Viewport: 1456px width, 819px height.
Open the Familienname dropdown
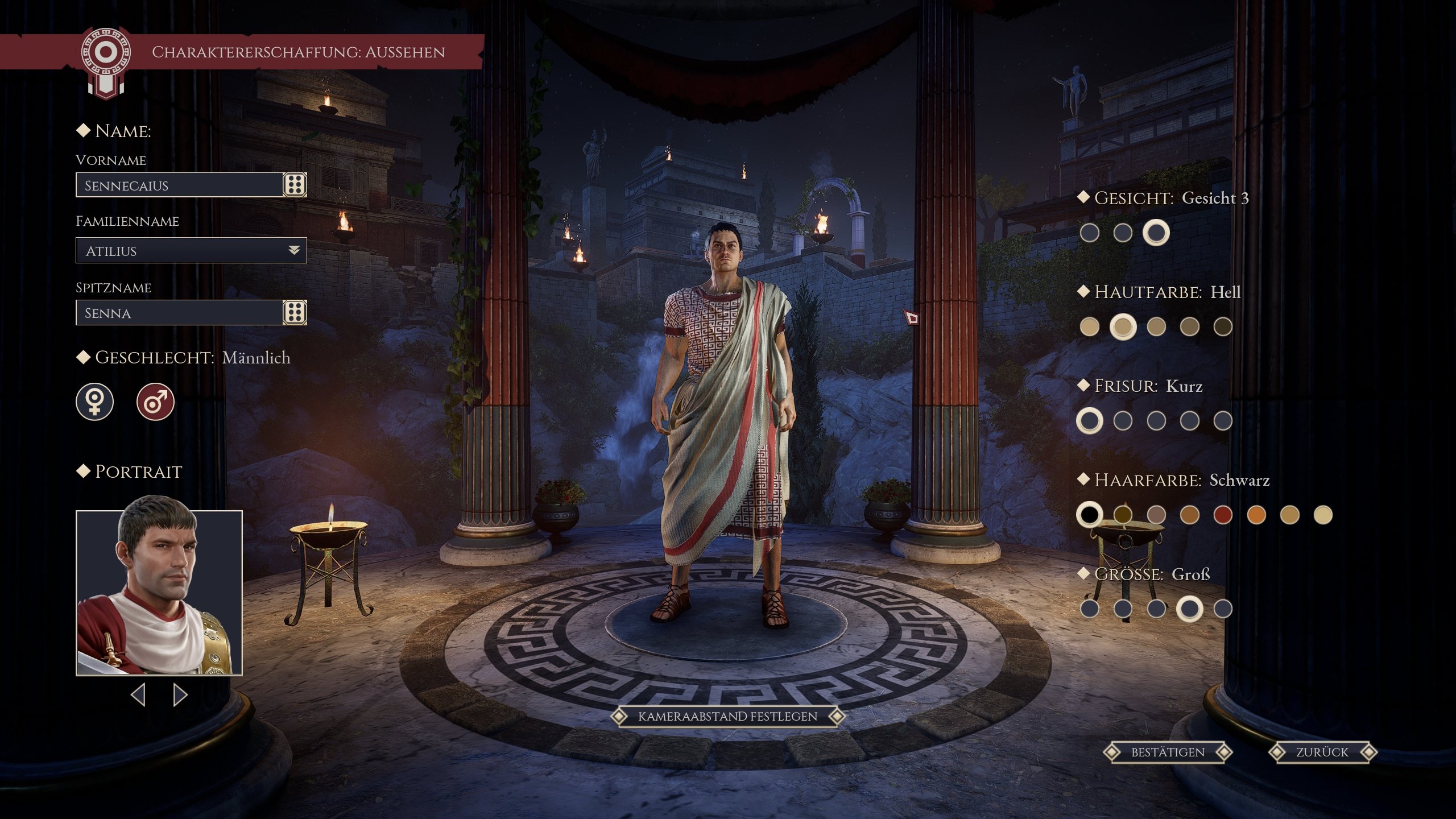coord(293,250)
